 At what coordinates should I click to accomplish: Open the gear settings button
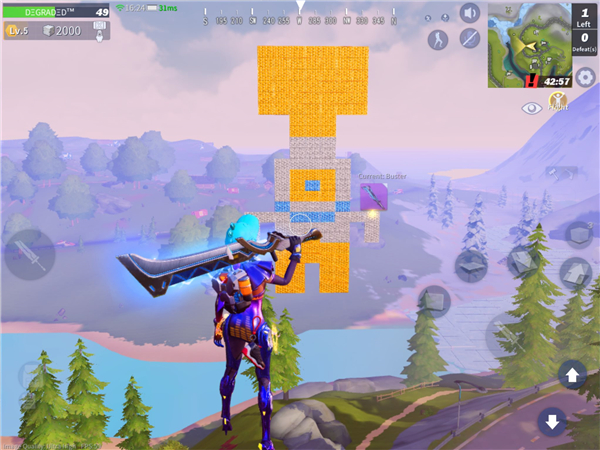[x=585, y=77]
